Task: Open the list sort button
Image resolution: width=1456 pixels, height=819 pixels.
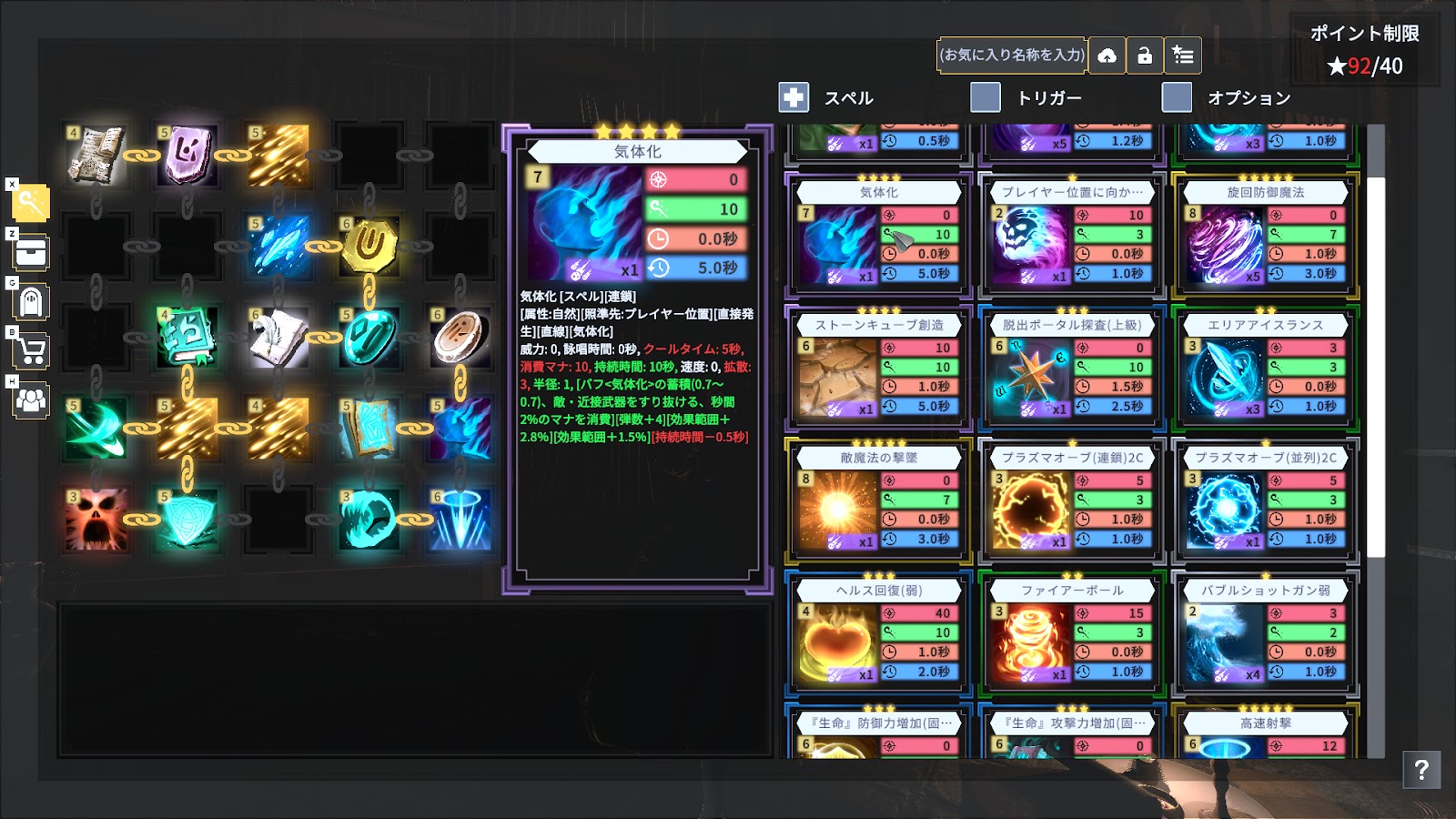Action: pyautogui.click(x=1183, y=56)
